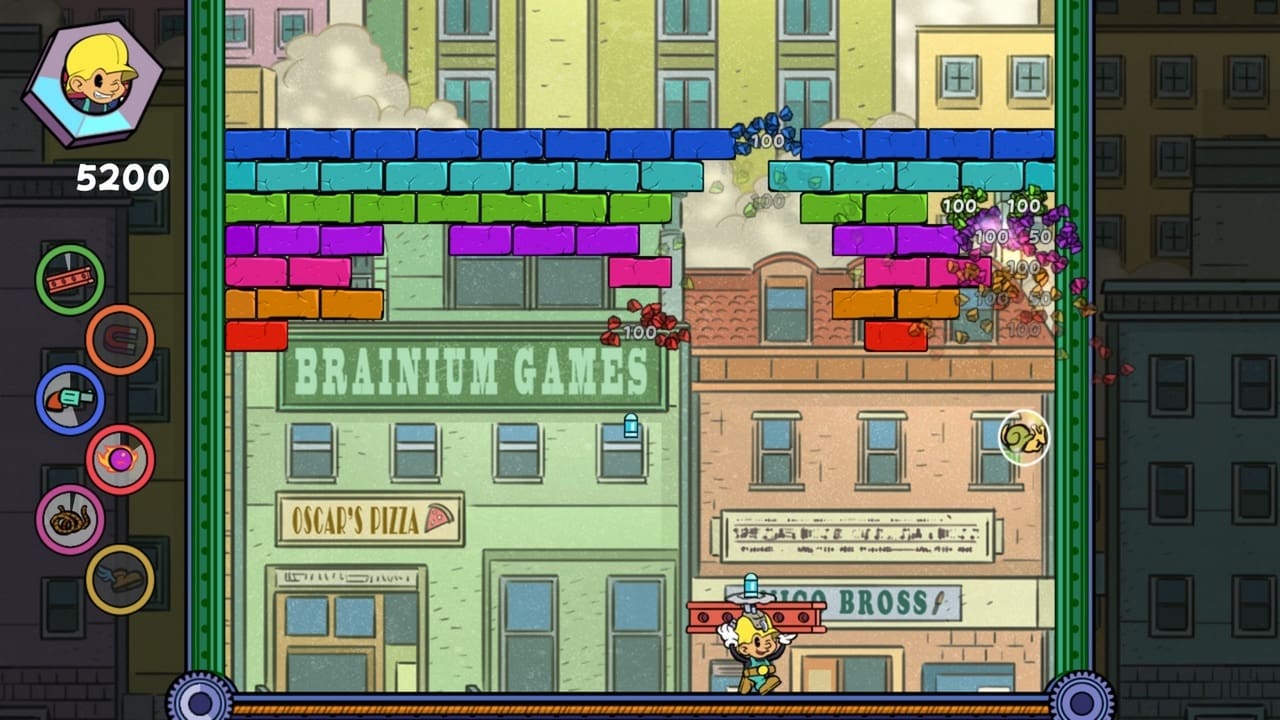Activate the winged boot speed power-up
Image resolution: width=1280 pixels, height=720 pixels.
[x=118, y=578]
